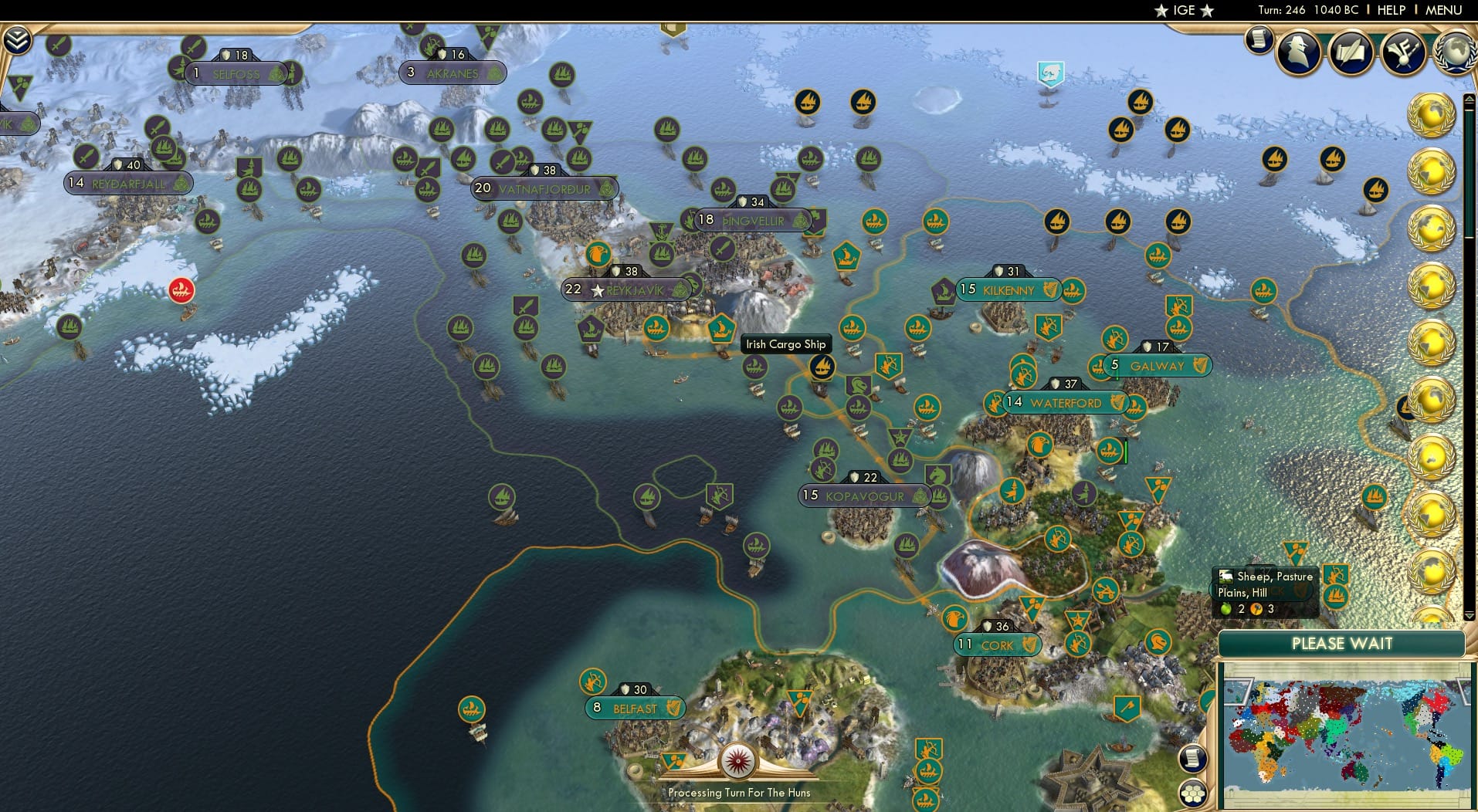The image size is (1478, 812).
Task: Click the scroll icon above the minimap
Action: (1194, 758)
